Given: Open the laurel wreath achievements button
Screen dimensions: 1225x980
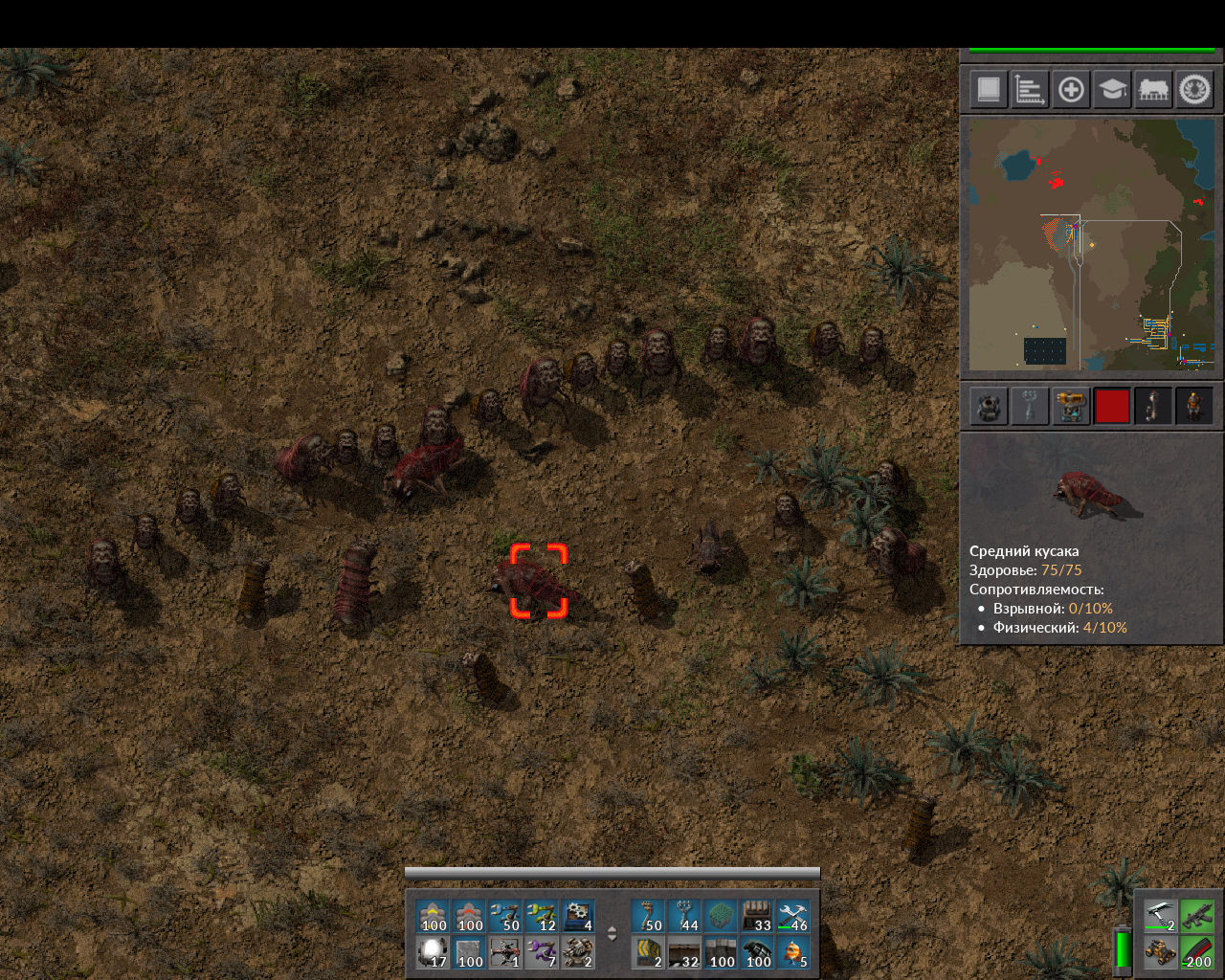Looking at the screenshot, I should click(1194, 90).
